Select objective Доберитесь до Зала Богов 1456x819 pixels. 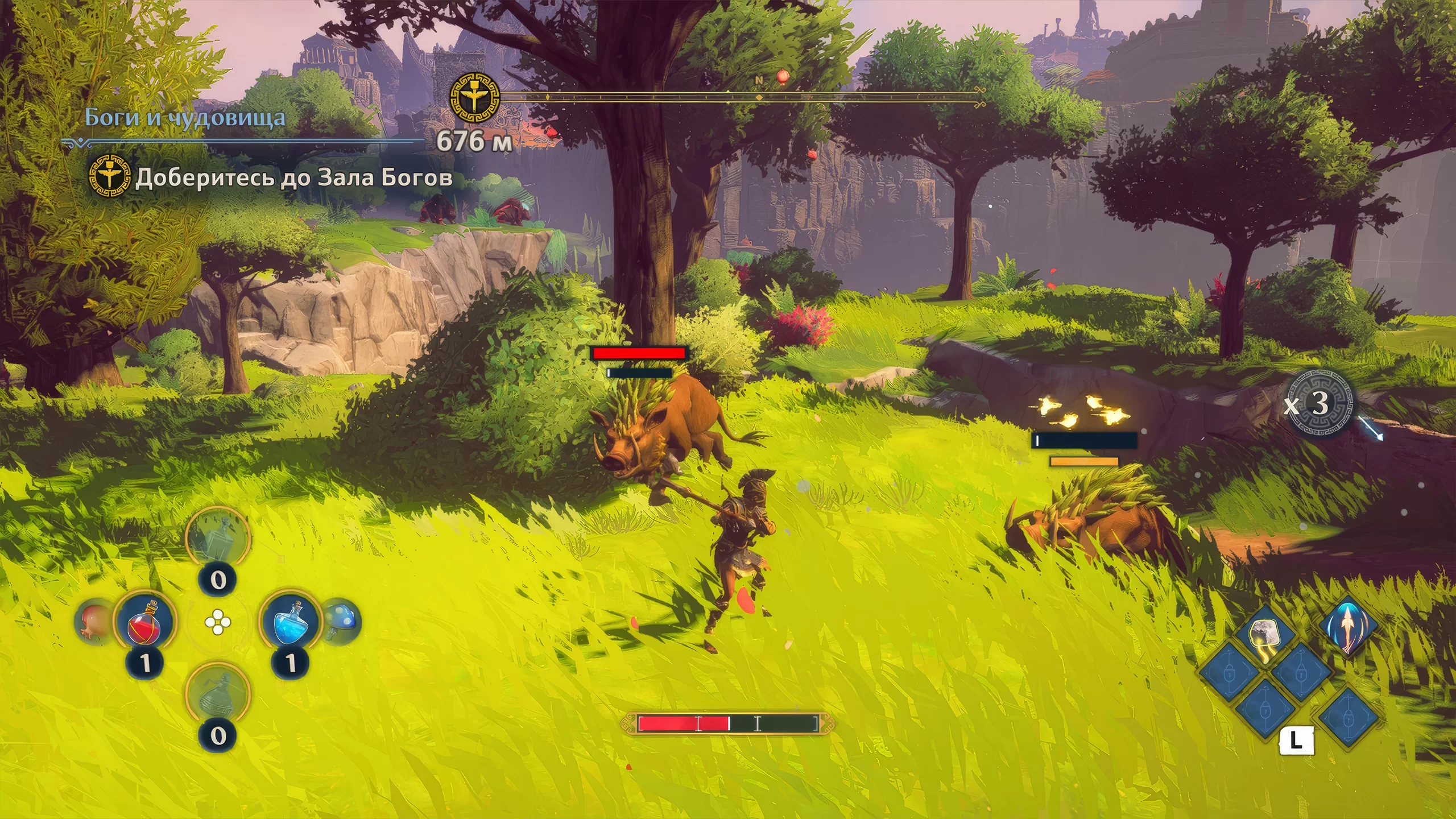[293, 178]
